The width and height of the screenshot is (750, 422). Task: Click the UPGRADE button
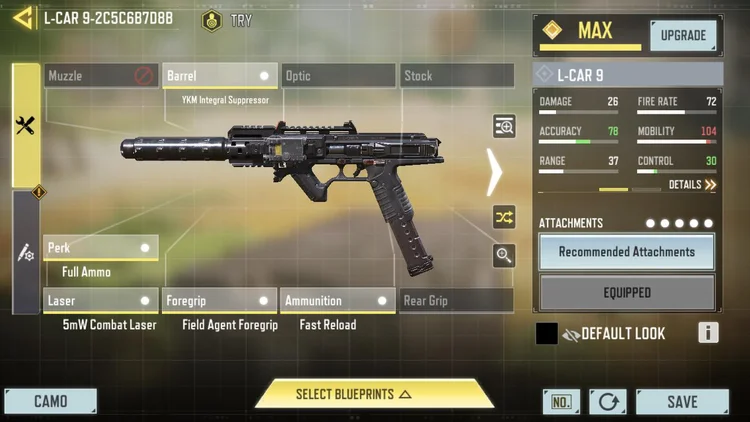pos(683,36)
